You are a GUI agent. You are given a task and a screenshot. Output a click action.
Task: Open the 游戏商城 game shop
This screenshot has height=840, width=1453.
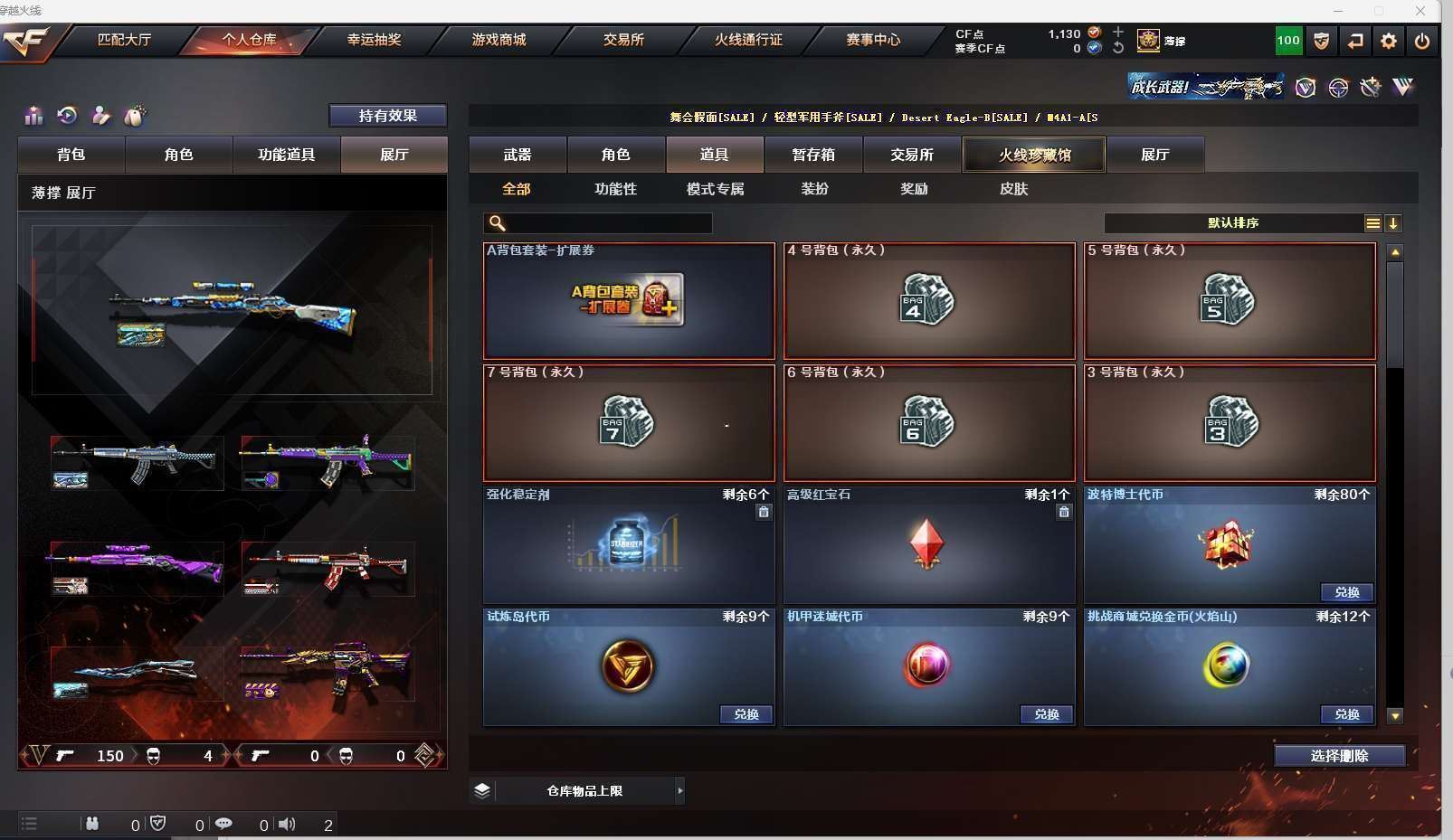tap(499, 40)
